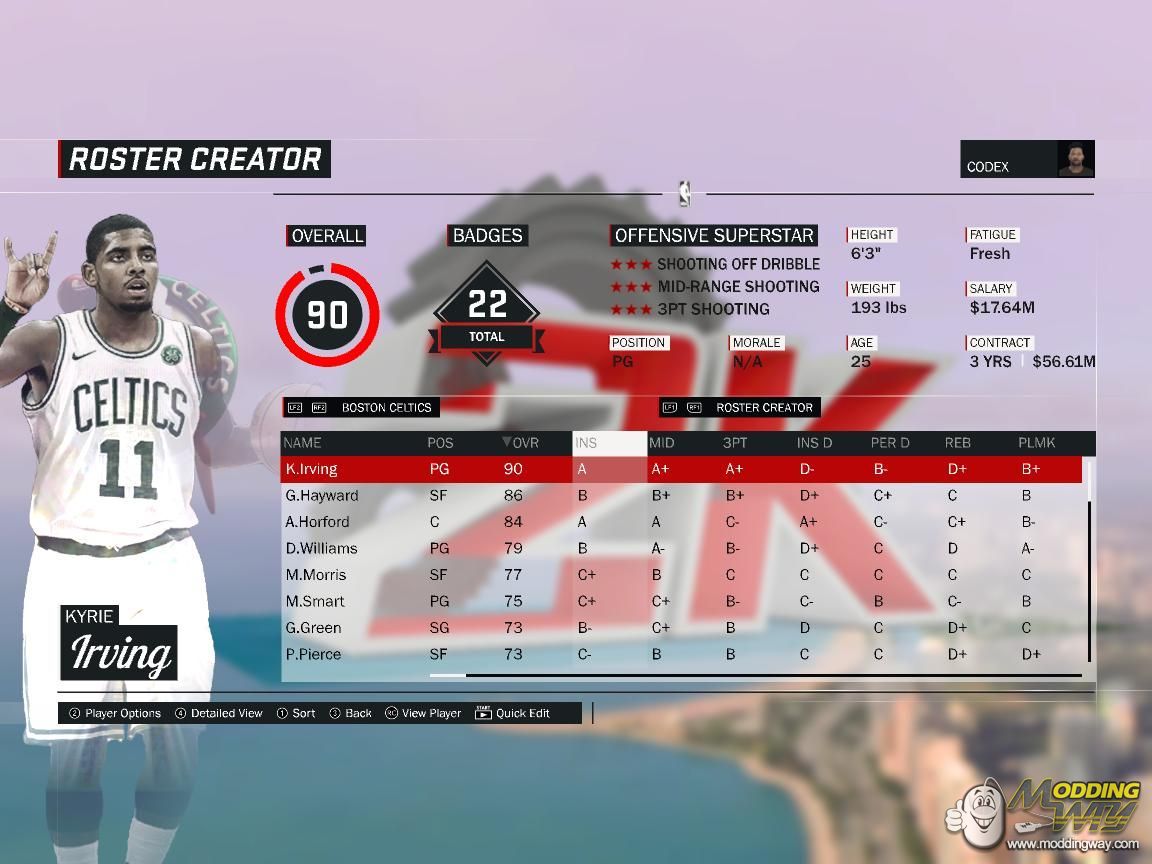This screenshot has width=1152, height=864.
Task: Click the 3PT column header
Action: click(735, 443)
